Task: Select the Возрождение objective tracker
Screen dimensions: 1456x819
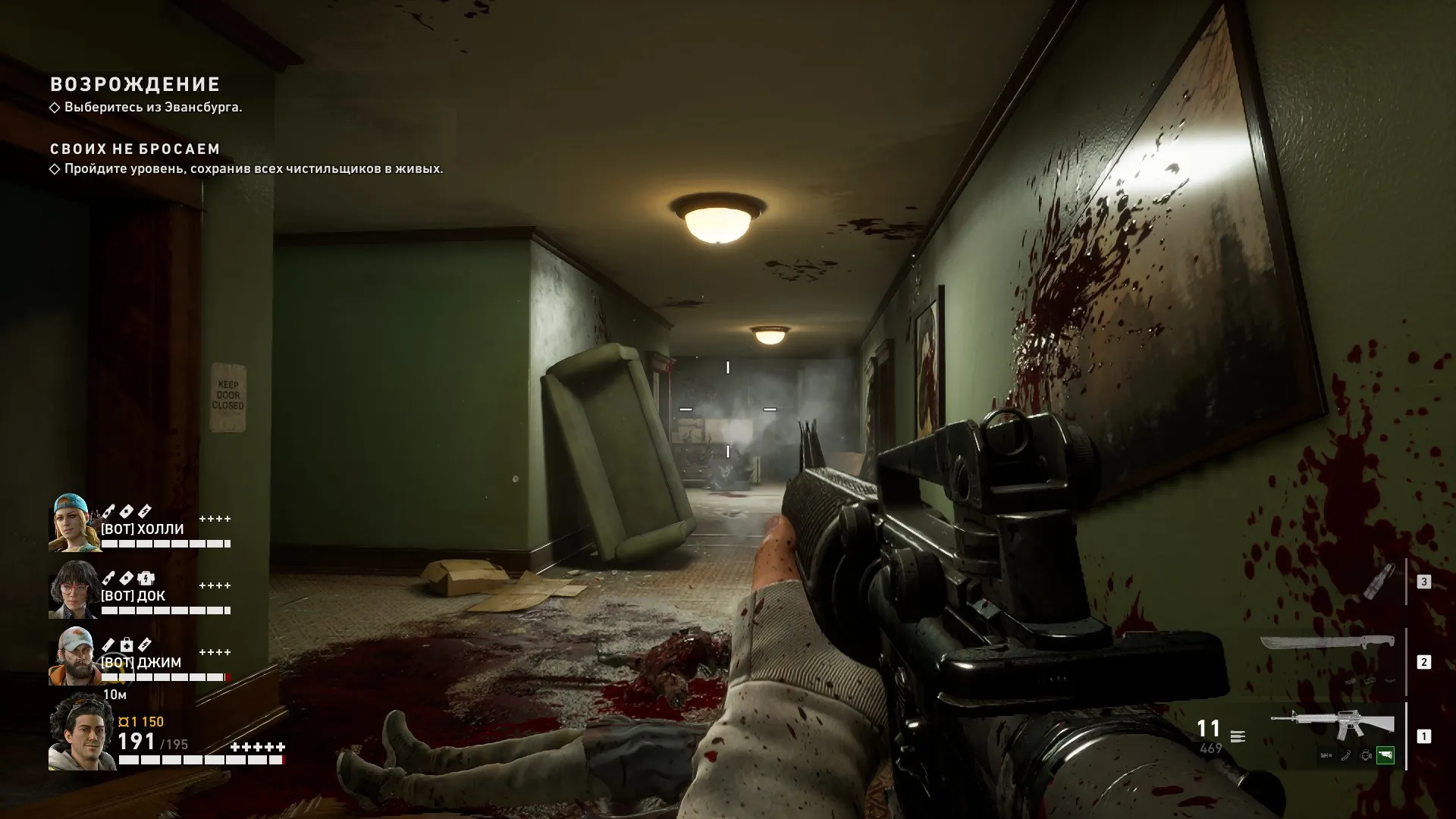Action: pos(135,85)
